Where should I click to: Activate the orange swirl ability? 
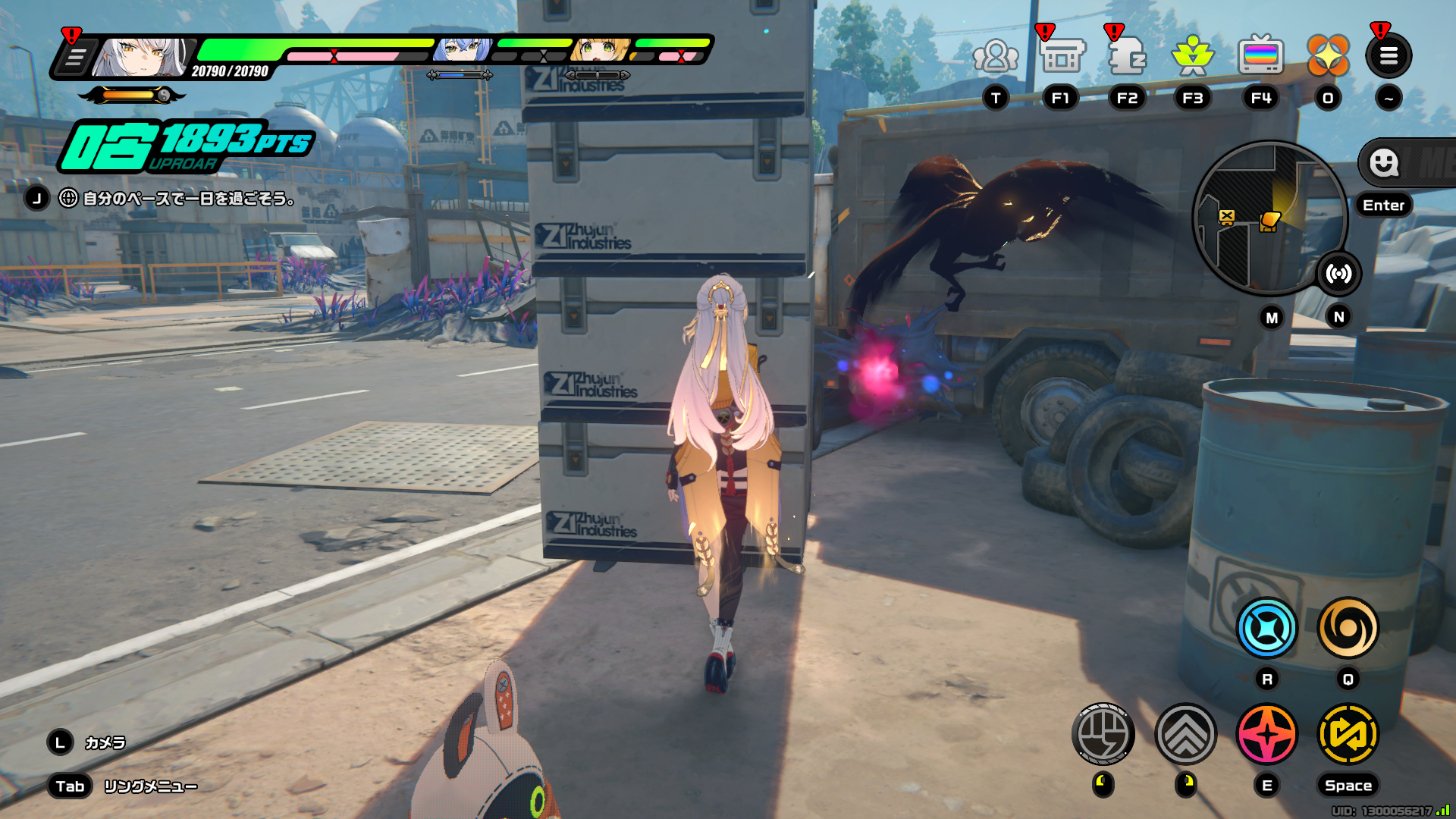coord(1348,629)
